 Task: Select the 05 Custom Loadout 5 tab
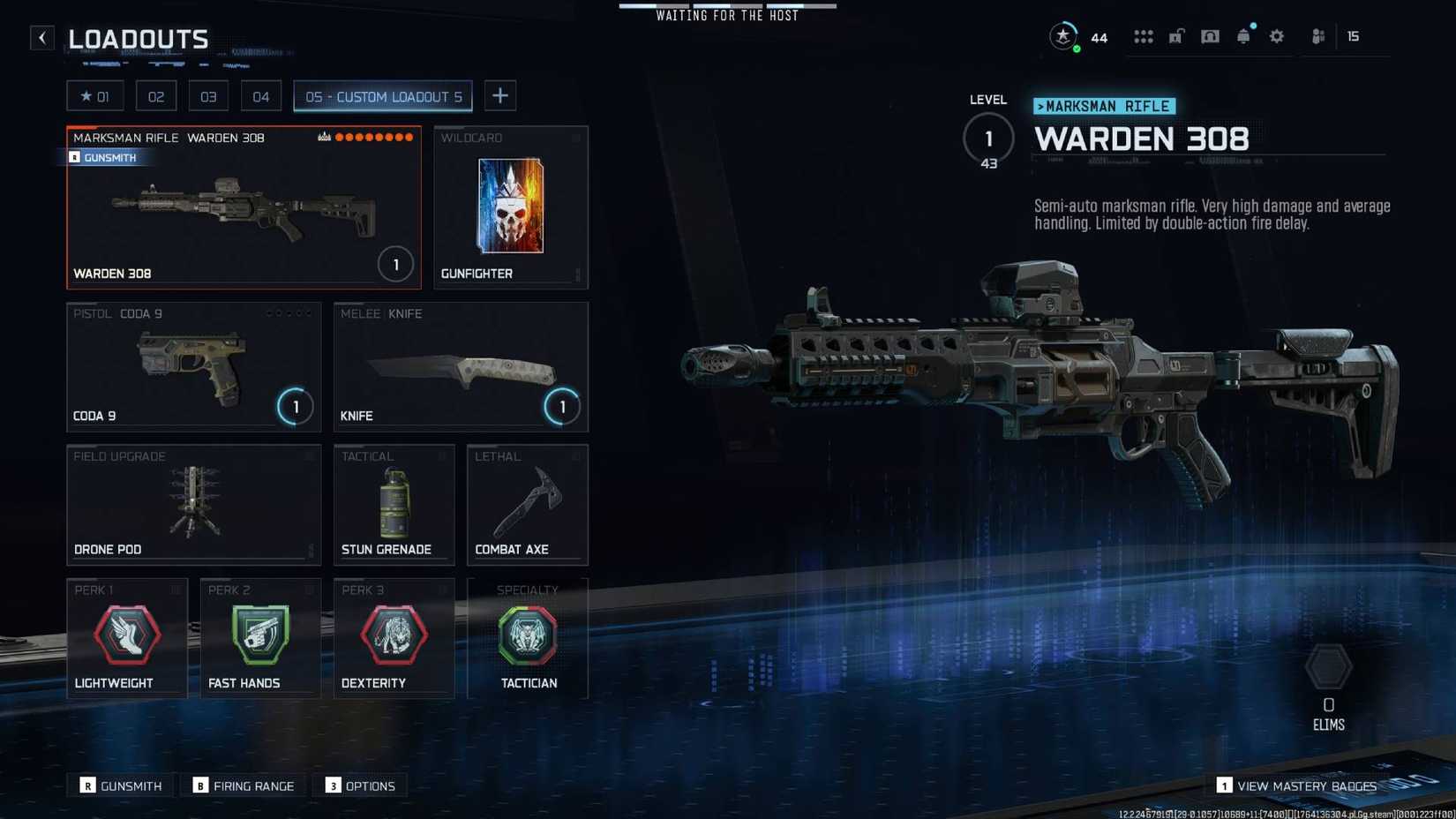(x=382, y=96)
